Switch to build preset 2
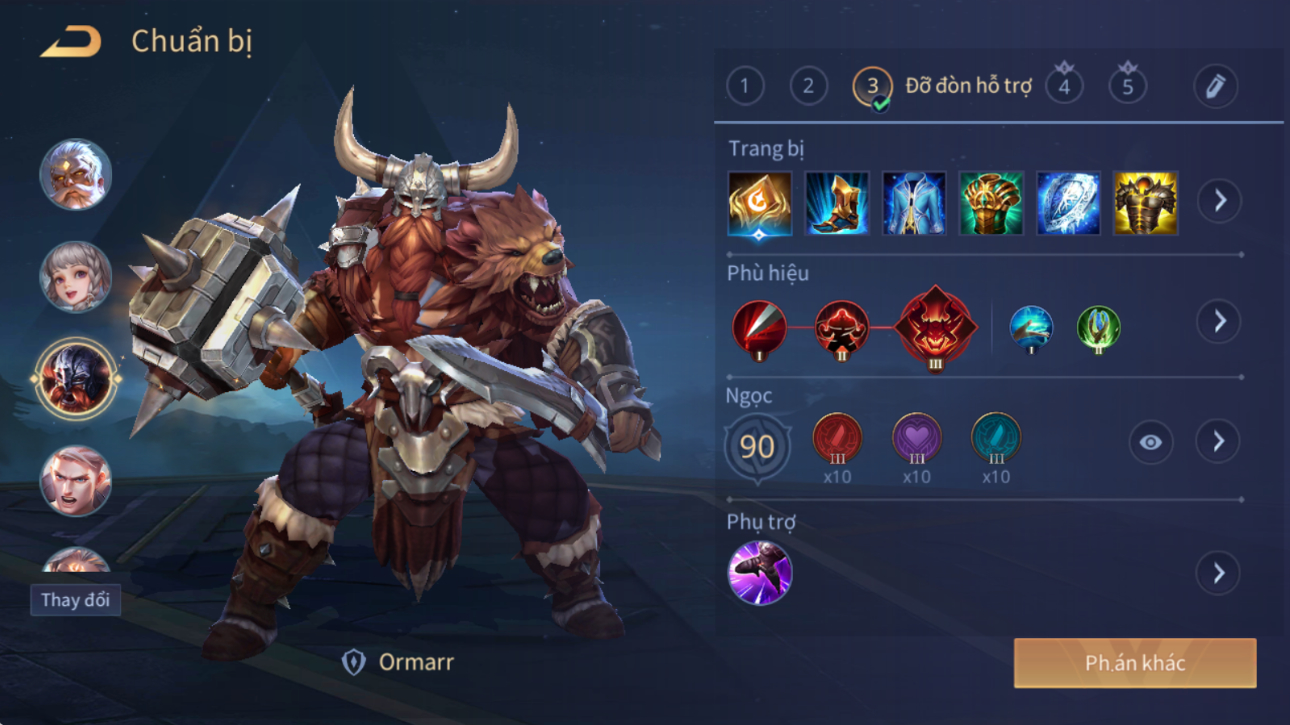Screen dimensions: 1290x725 808,86
